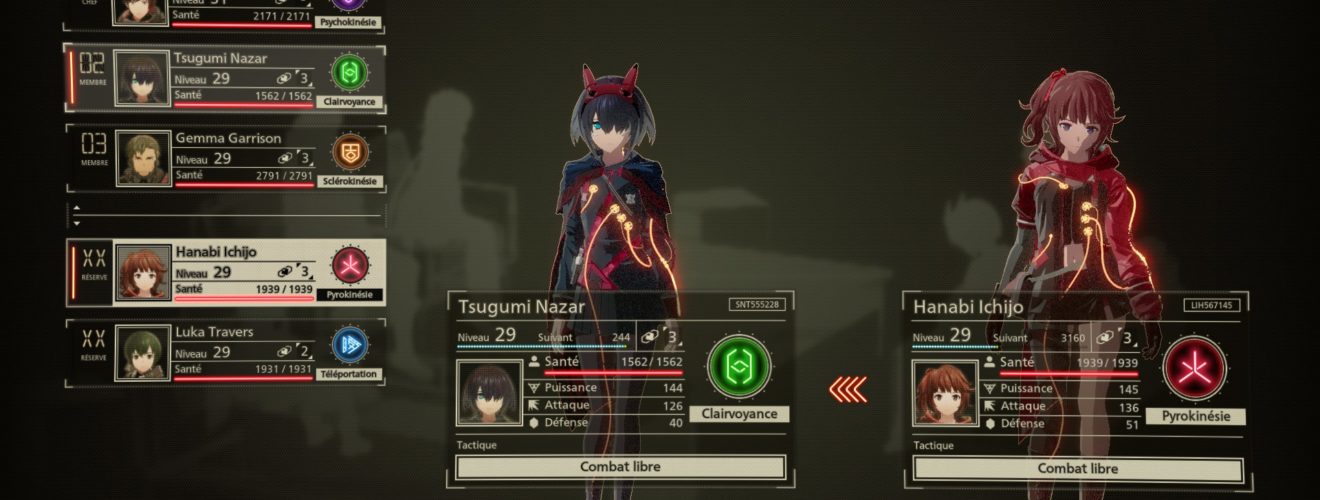This screenshot has width=1320, height=500.
Task: Click Hanabi's red Pyrokinésie power icon
Action: click(1194, 368)
